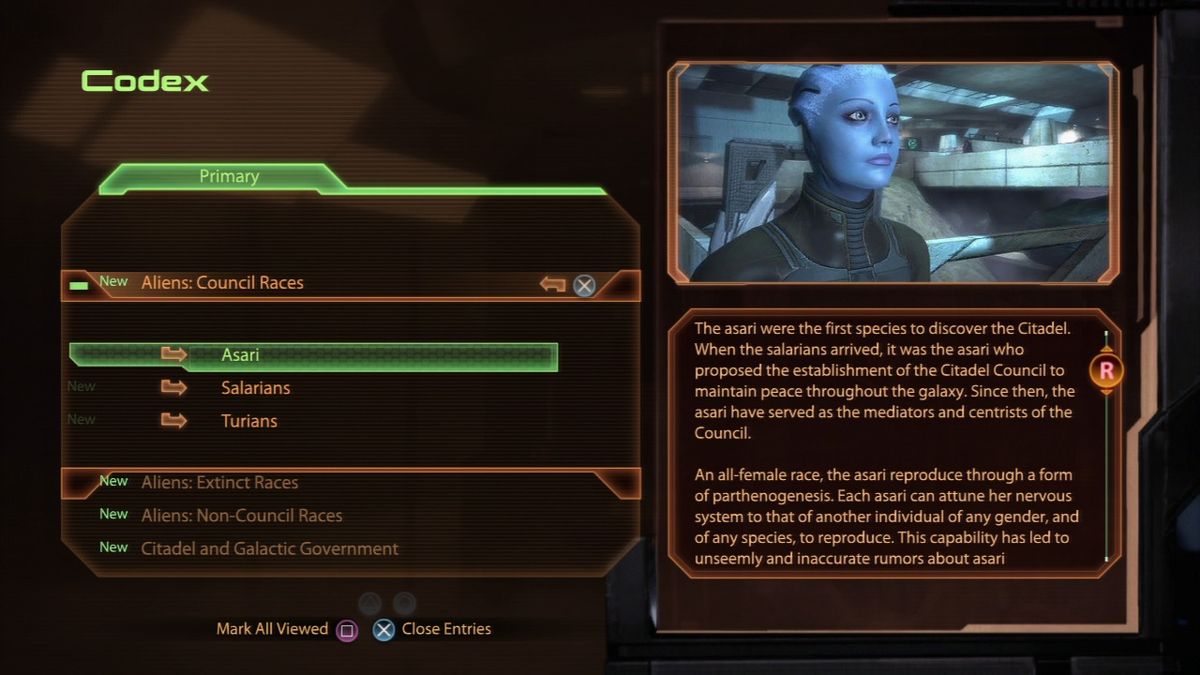The image size is (1200, 675).
Task: Switch to the Primary codex tab
Action: 229,177
